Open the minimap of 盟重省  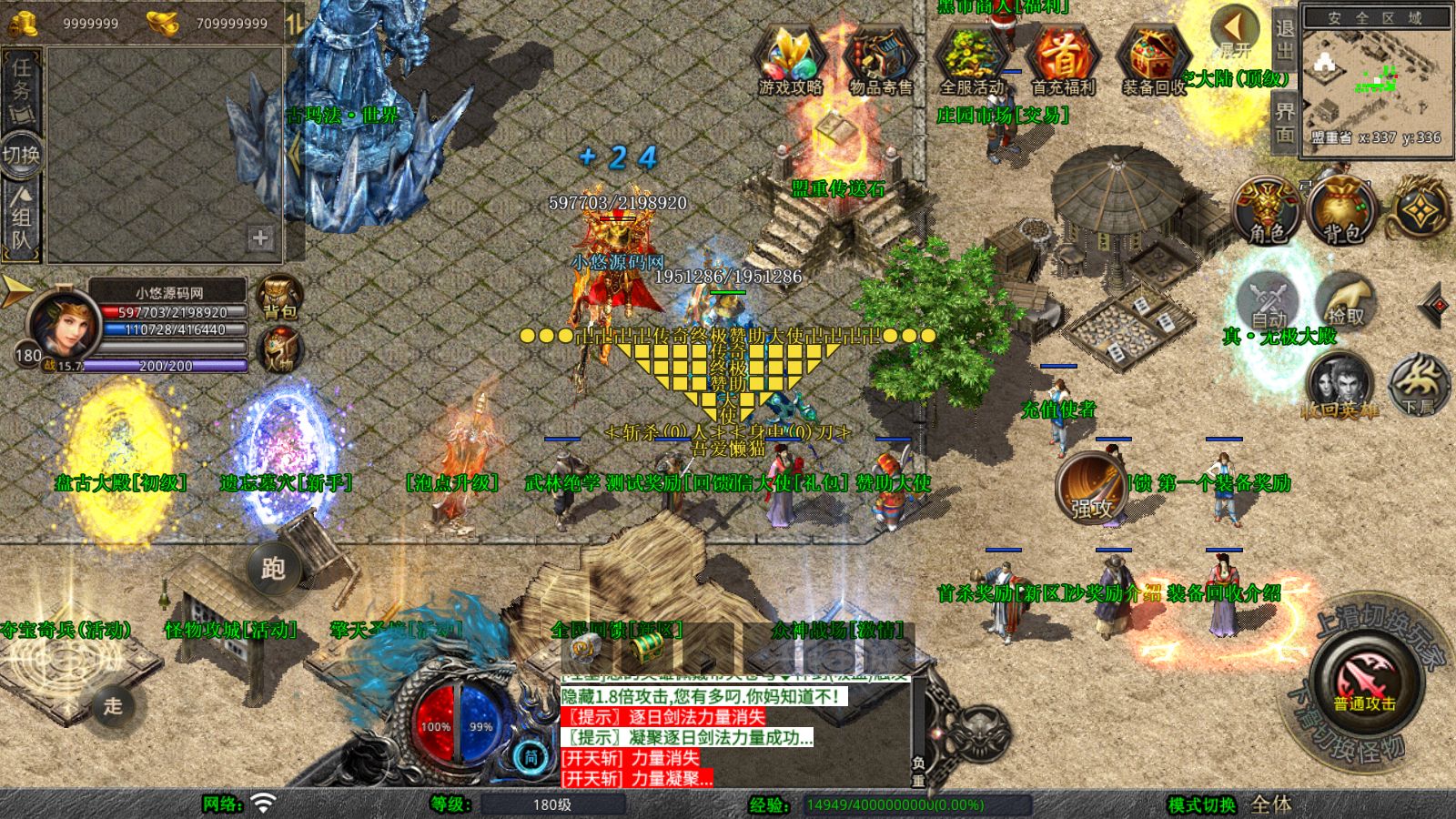point(1374,80)
